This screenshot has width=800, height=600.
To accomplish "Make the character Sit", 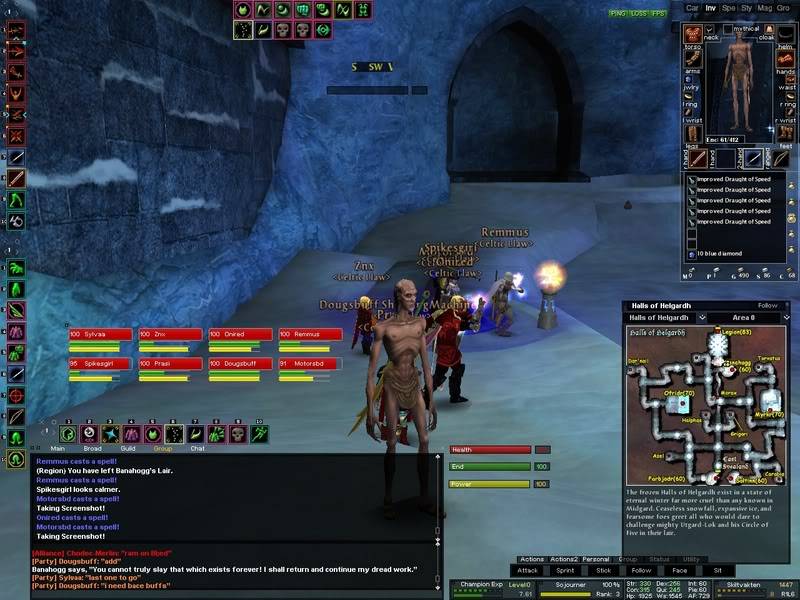I will [x=717, y=570].
